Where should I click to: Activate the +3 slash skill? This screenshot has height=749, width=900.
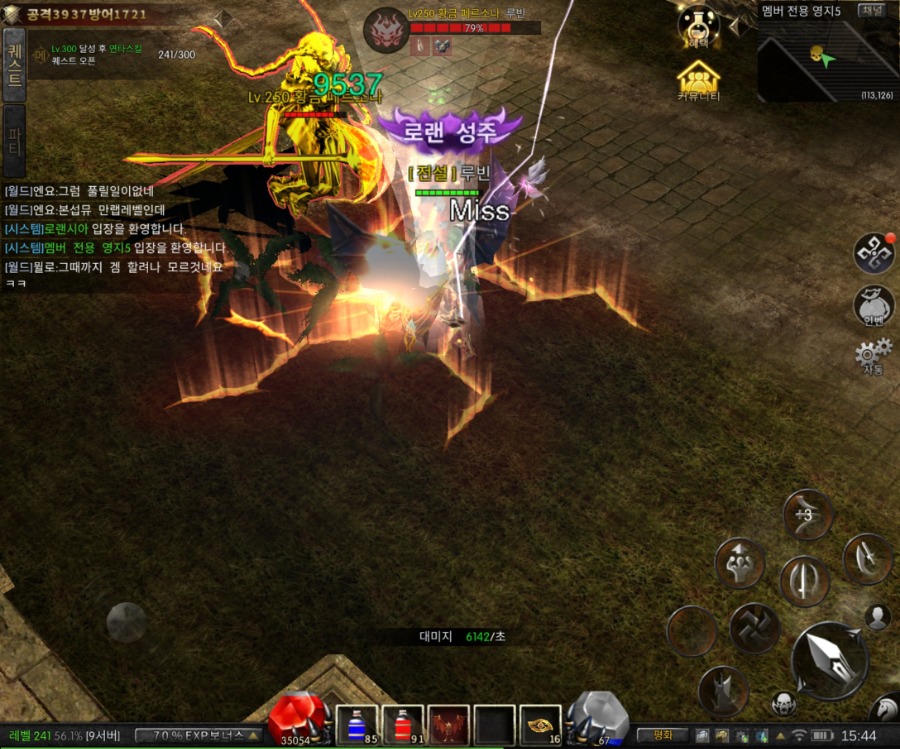coord(806,514)
